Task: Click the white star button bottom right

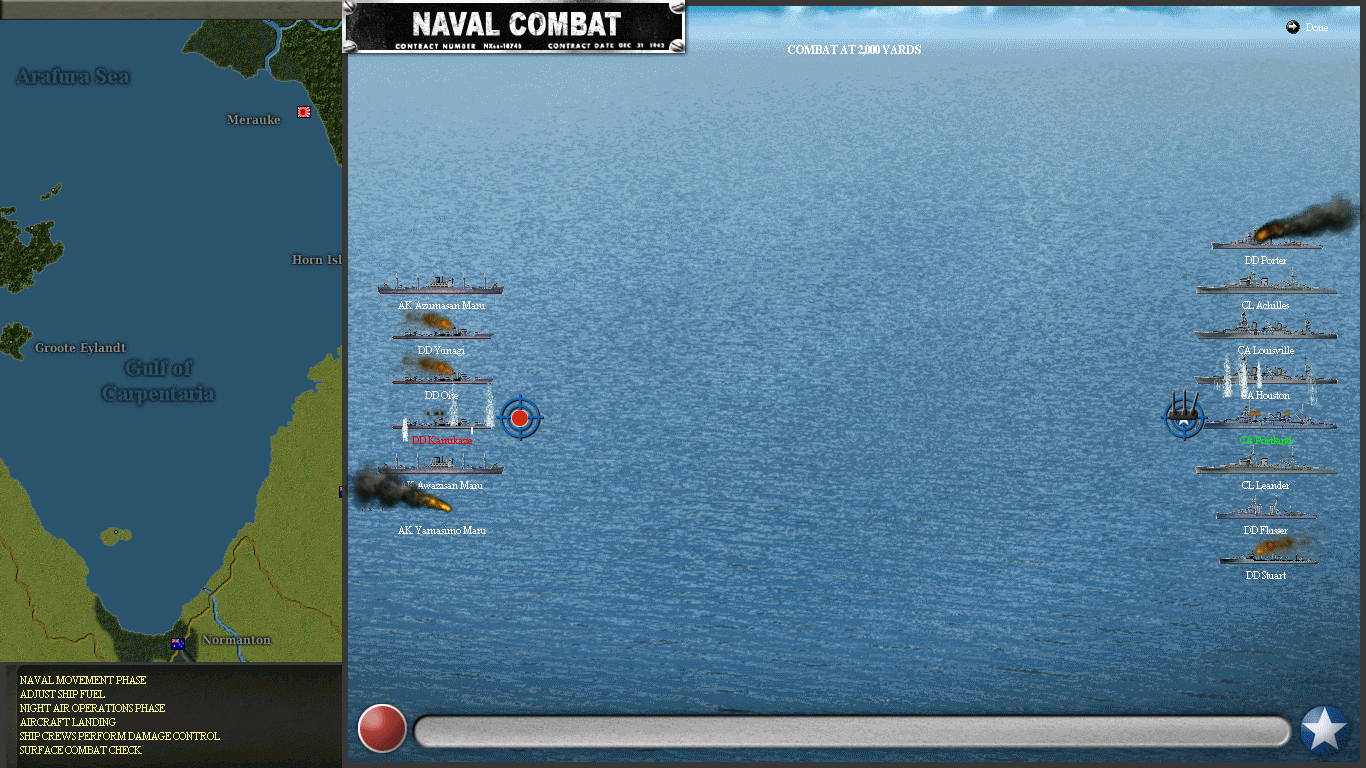Action: (x=1323, y=729)
